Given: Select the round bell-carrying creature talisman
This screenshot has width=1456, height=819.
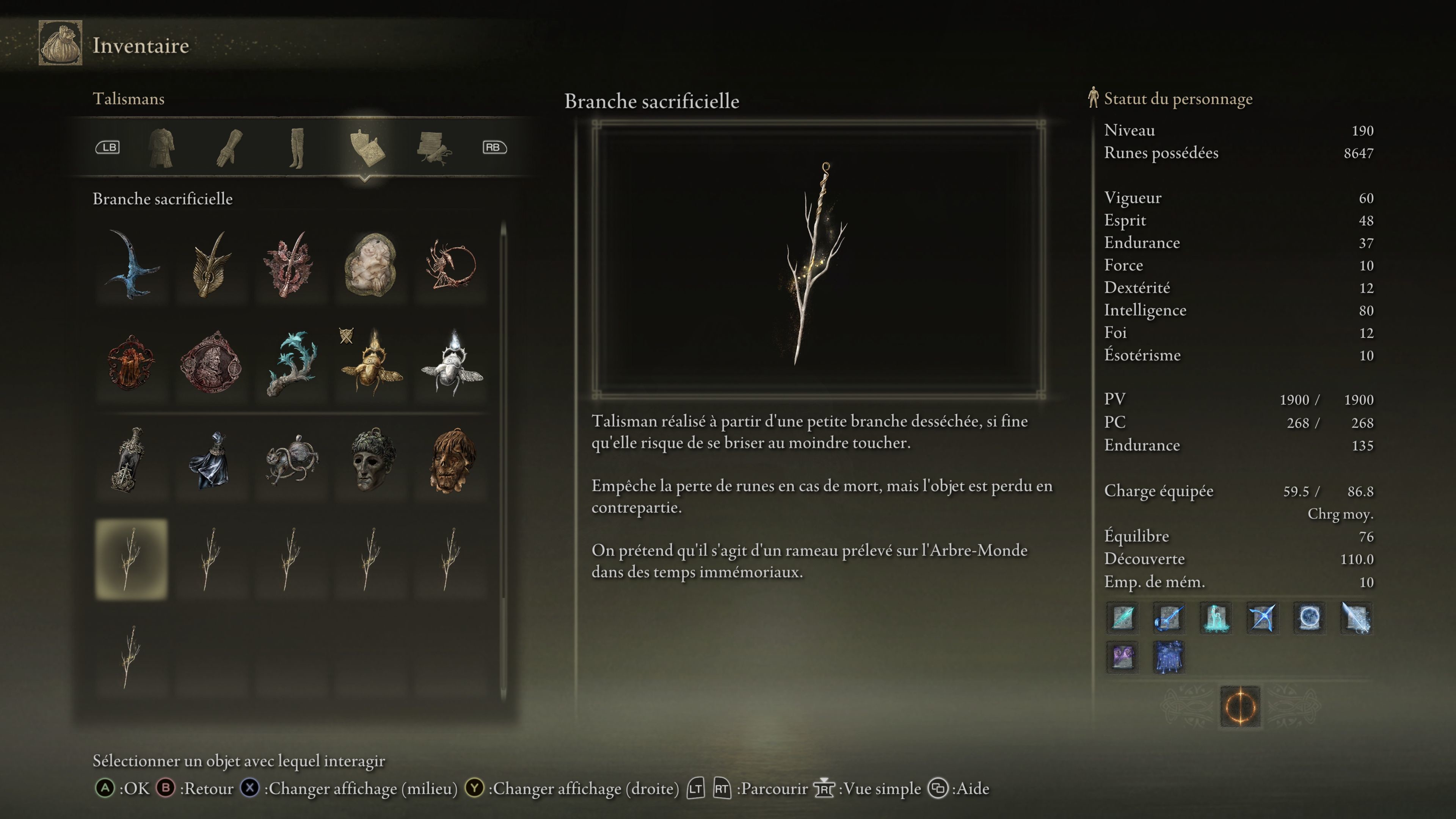Looking at the screenshot, I should point(290,460).
